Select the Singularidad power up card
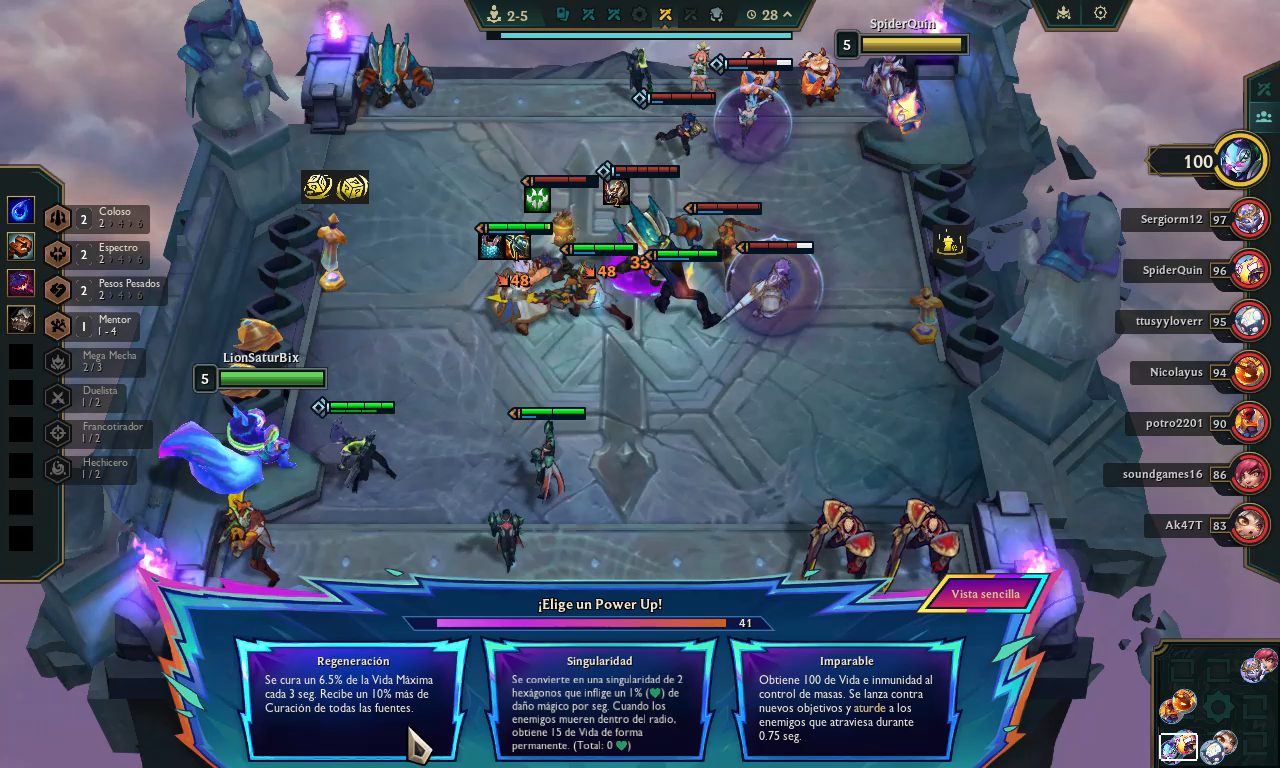 click(599, 698)
